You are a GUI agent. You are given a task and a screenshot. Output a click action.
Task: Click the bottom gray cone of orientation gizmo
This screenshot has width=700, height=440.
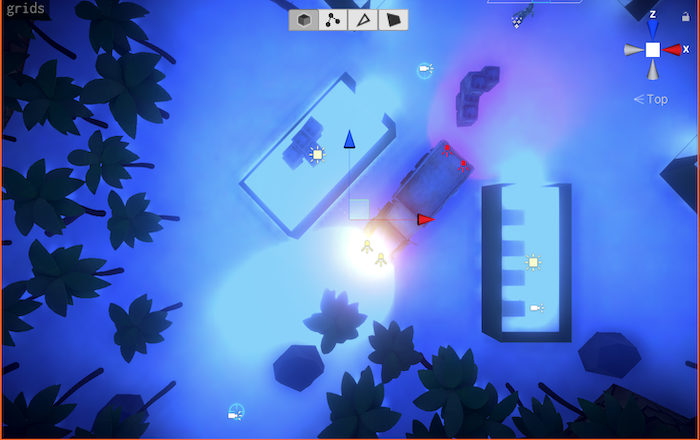[x=653, y=70]
